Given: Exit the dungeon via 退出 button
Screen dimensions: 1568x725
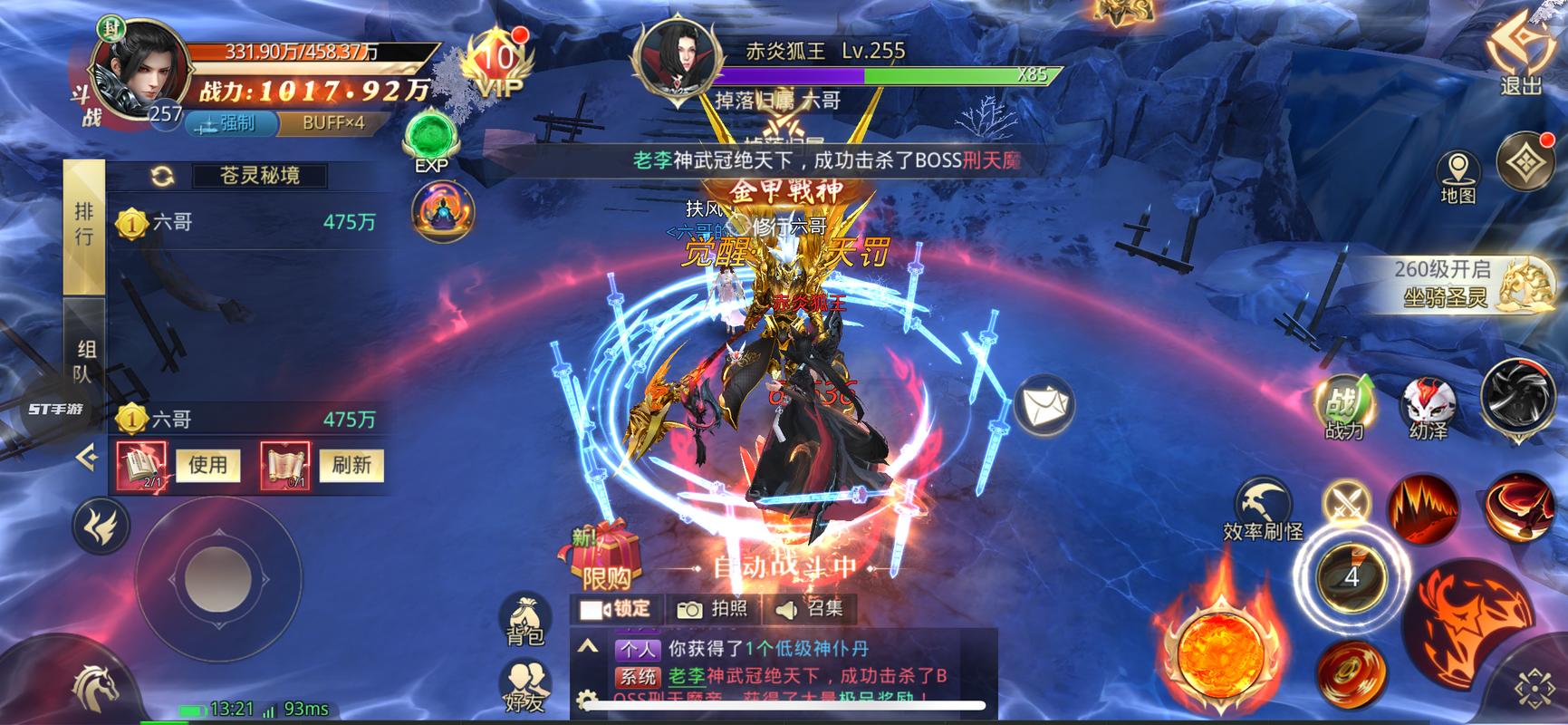Looking at the screenshot, I should 1521,56.
